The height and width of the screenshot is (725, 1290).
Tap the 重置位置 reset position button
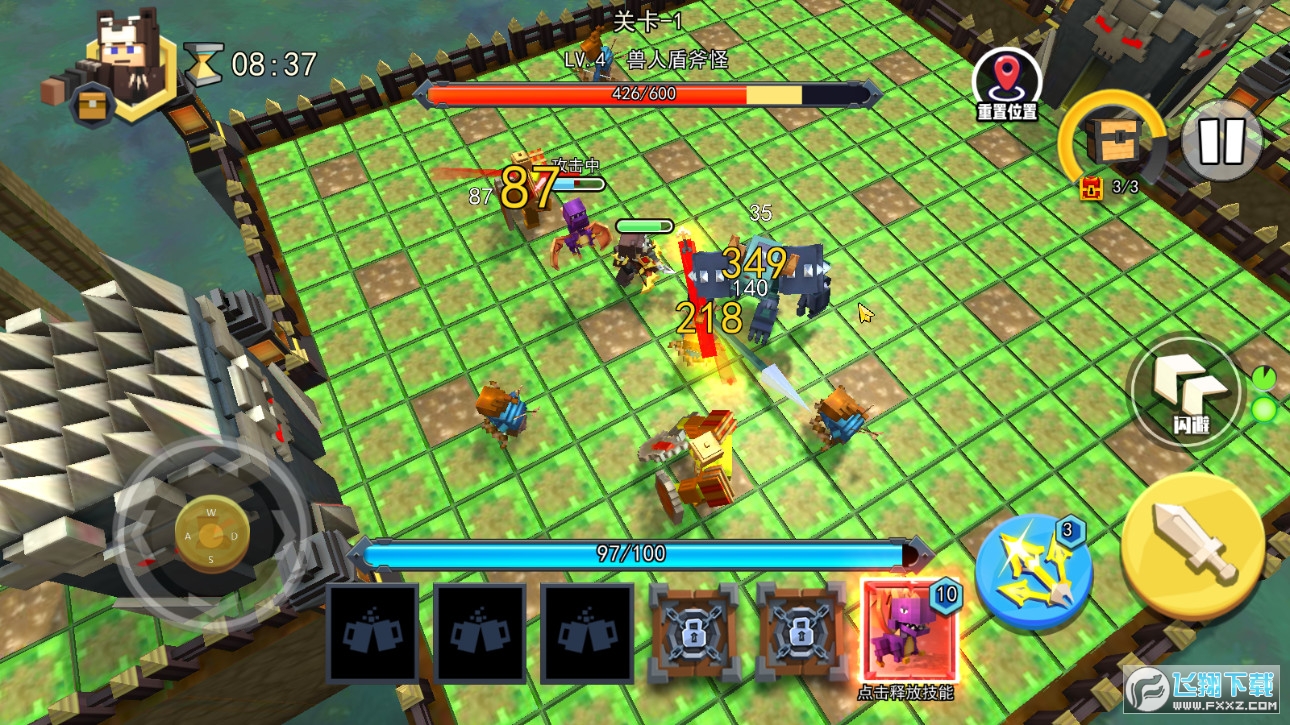tap(1007, 82)
